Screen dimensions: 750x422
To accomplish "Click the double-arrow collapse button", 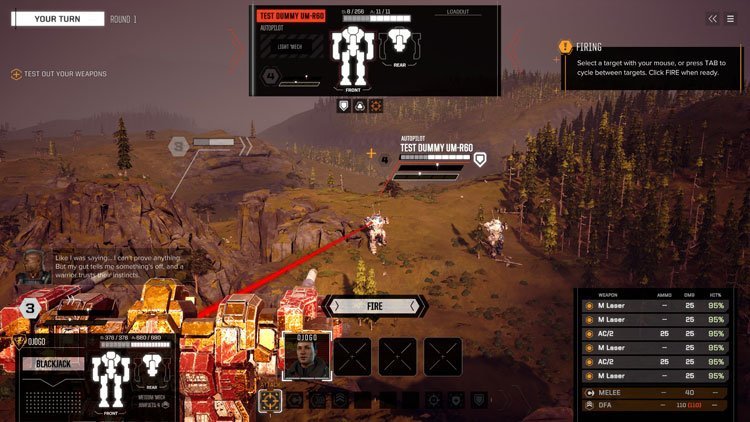I will tap(712, 18).
